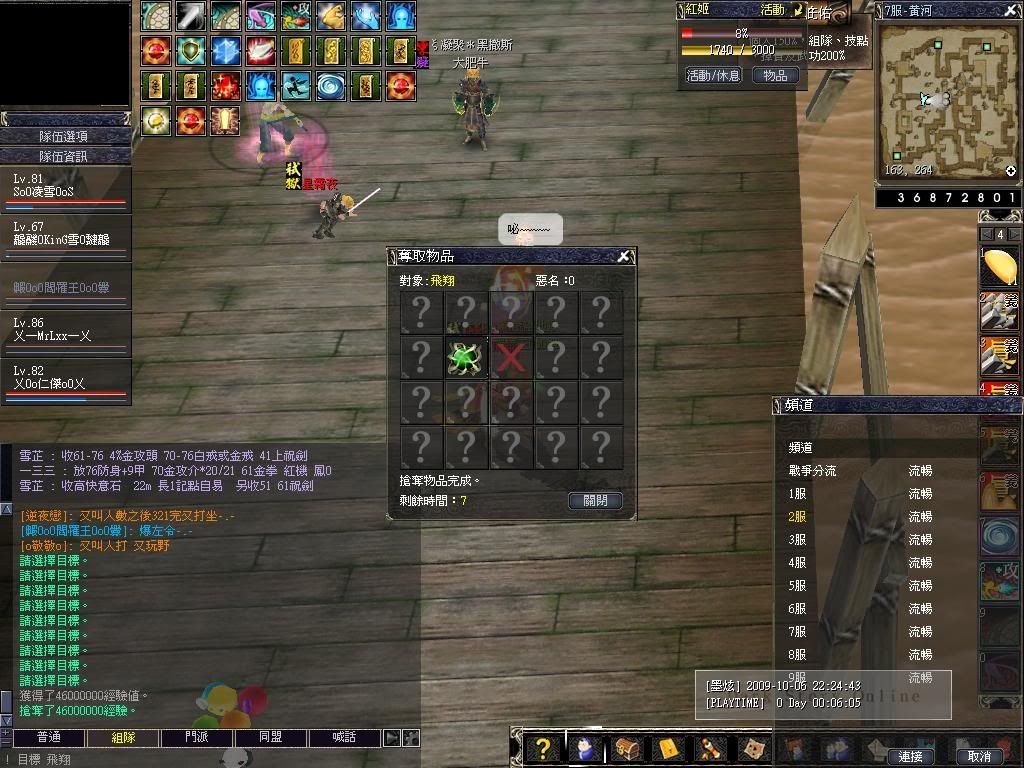Switch chat to the 同盟 tab
This screenshot has width=1024, height=768.
[x=270, y=737]
